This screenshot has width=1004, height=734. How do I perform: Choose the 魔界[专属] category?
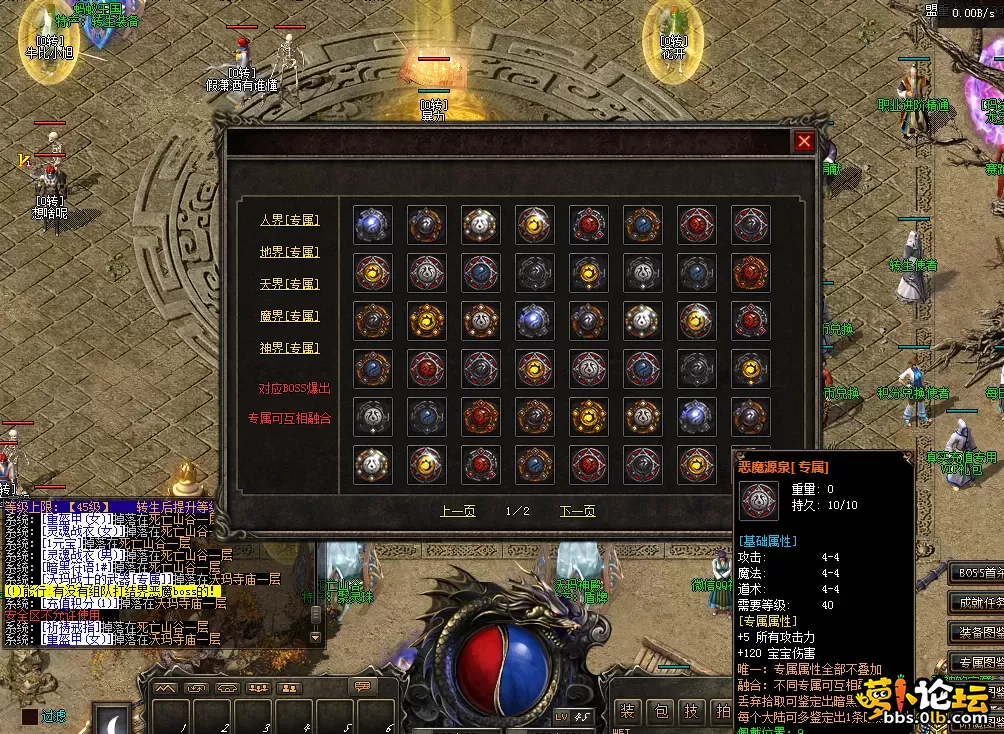point(288,316)
